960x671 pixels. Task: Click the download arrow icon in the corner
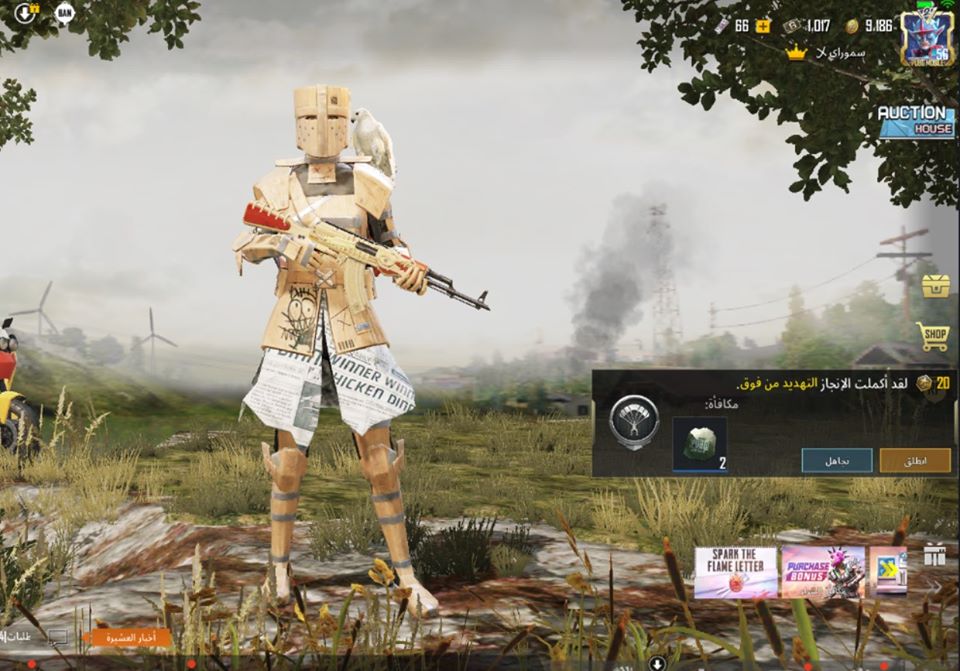25,12
